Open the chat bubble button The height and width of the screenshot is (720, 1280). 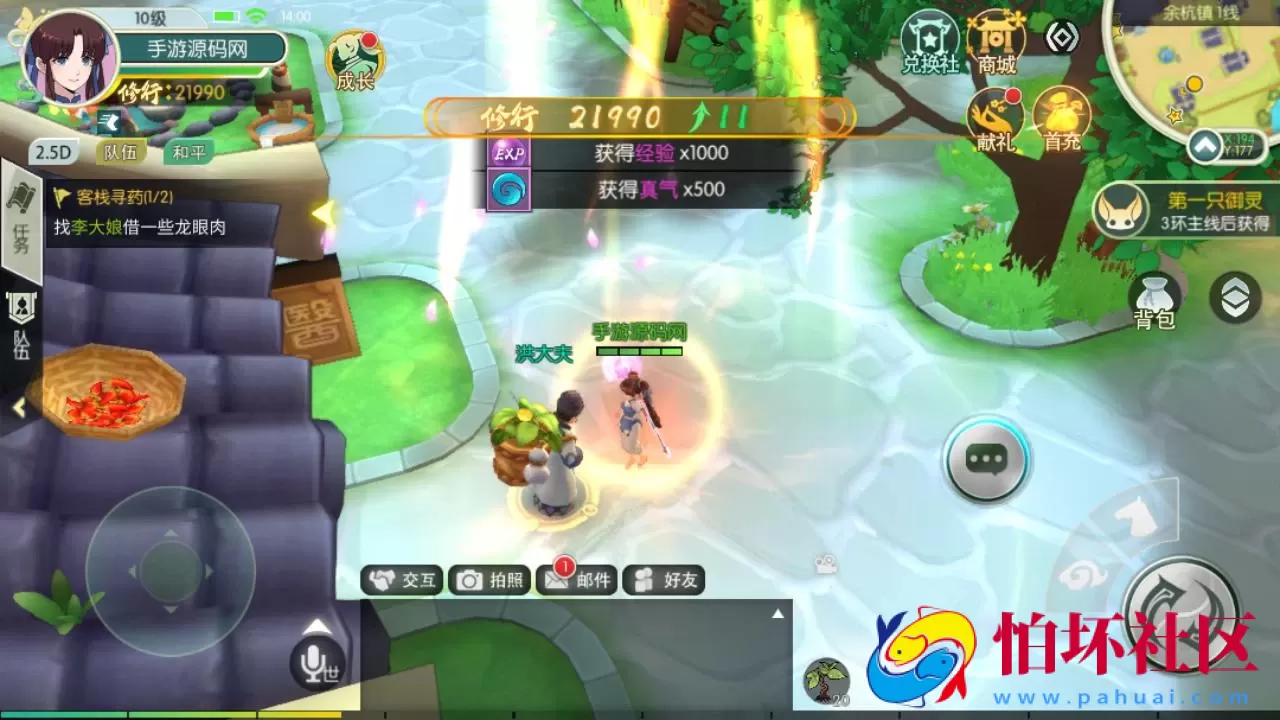point(987,460)
